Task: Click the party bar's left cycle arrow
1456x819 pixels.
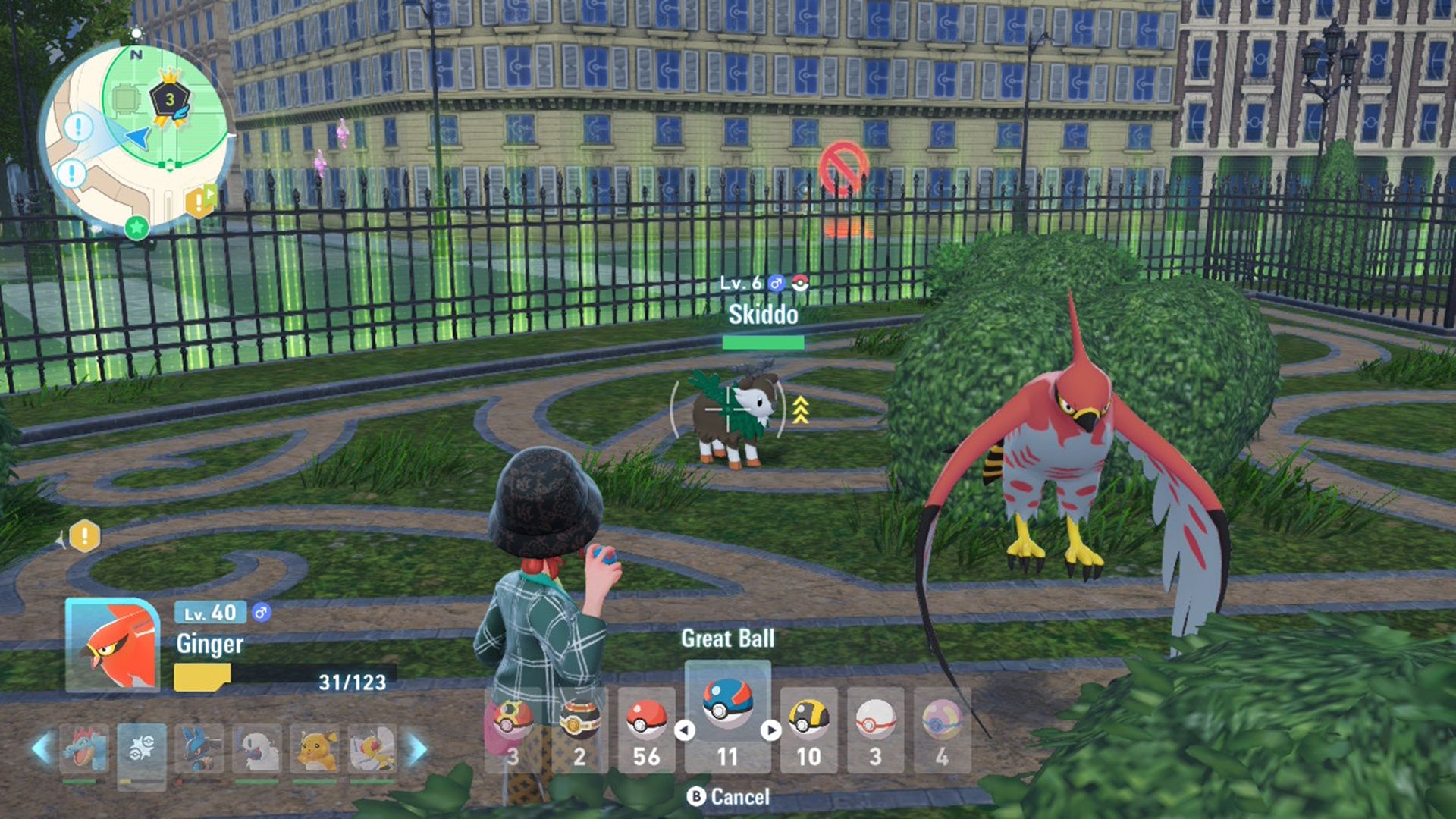Action: [42, 749]
